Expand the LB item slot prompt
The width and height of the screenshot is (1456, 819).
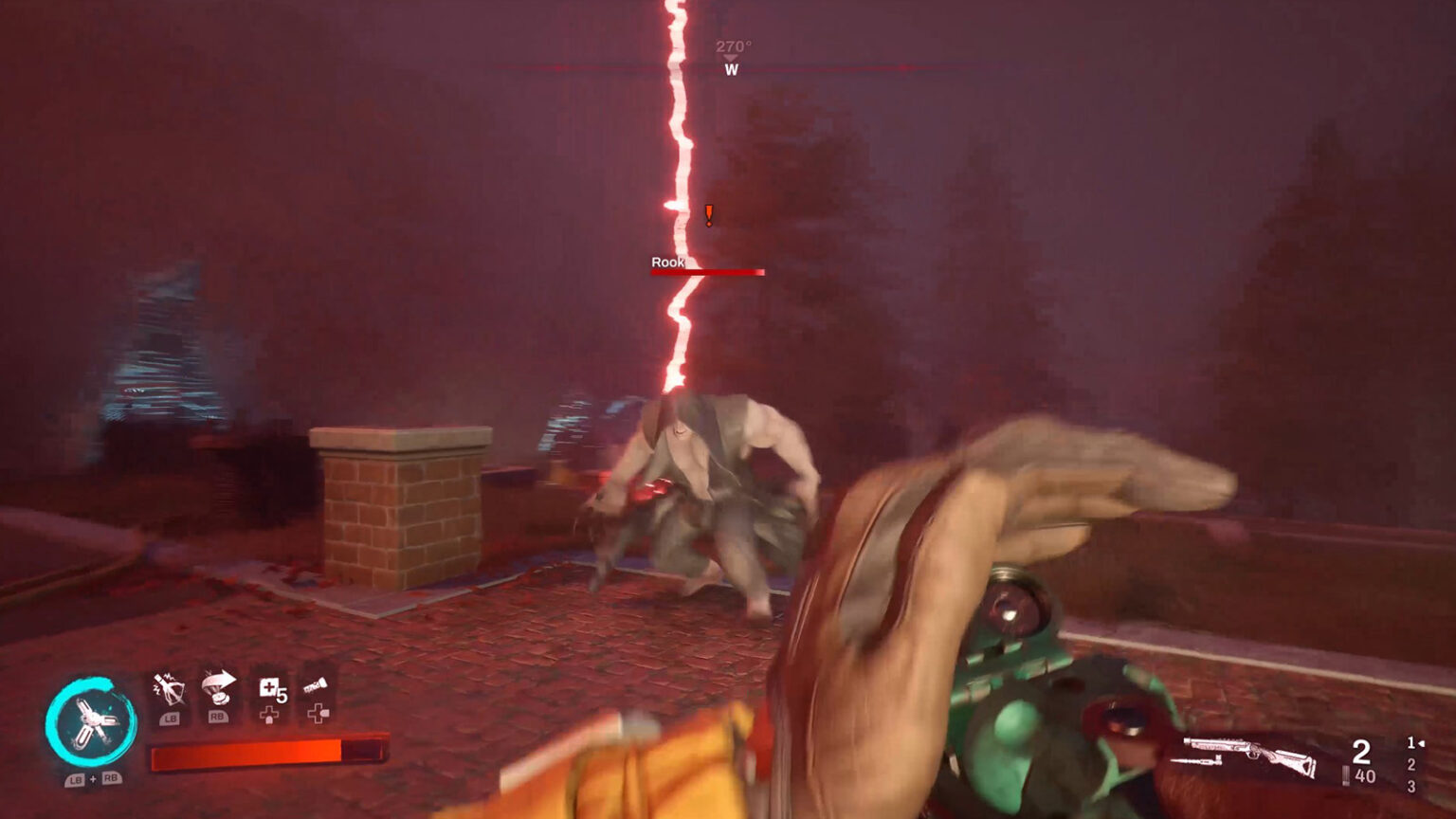pyautogui.click(x=171, y=718)
